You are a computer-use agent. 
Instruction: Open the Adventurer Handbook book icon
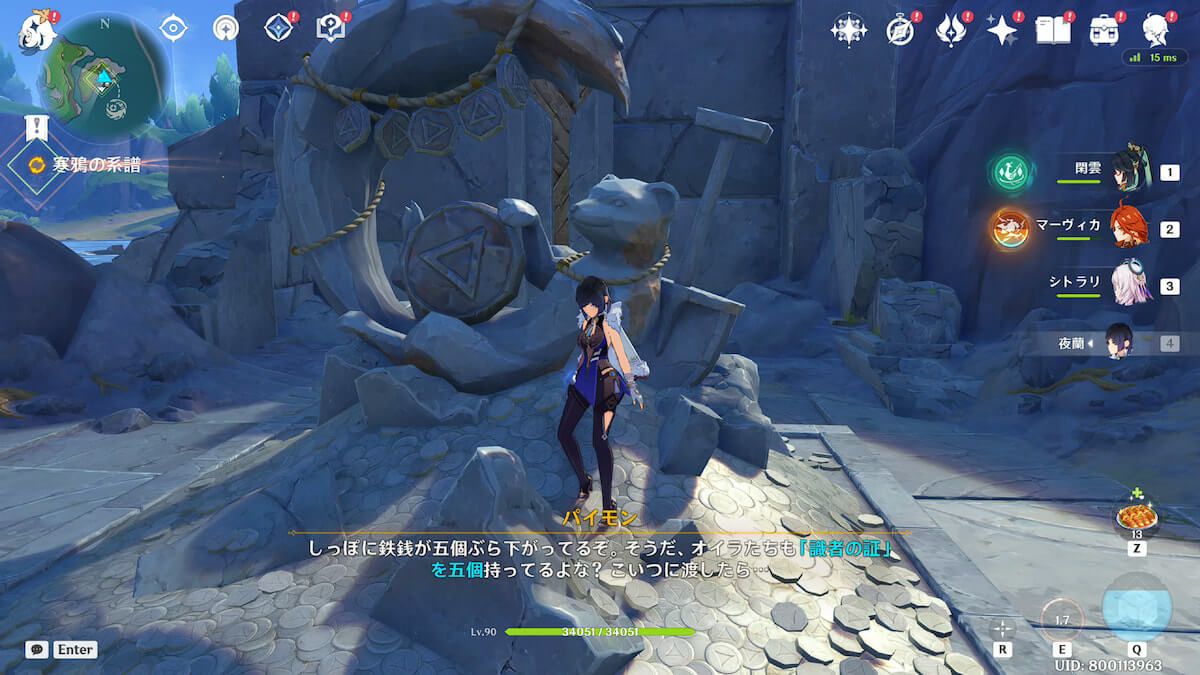pos(1051,30)
